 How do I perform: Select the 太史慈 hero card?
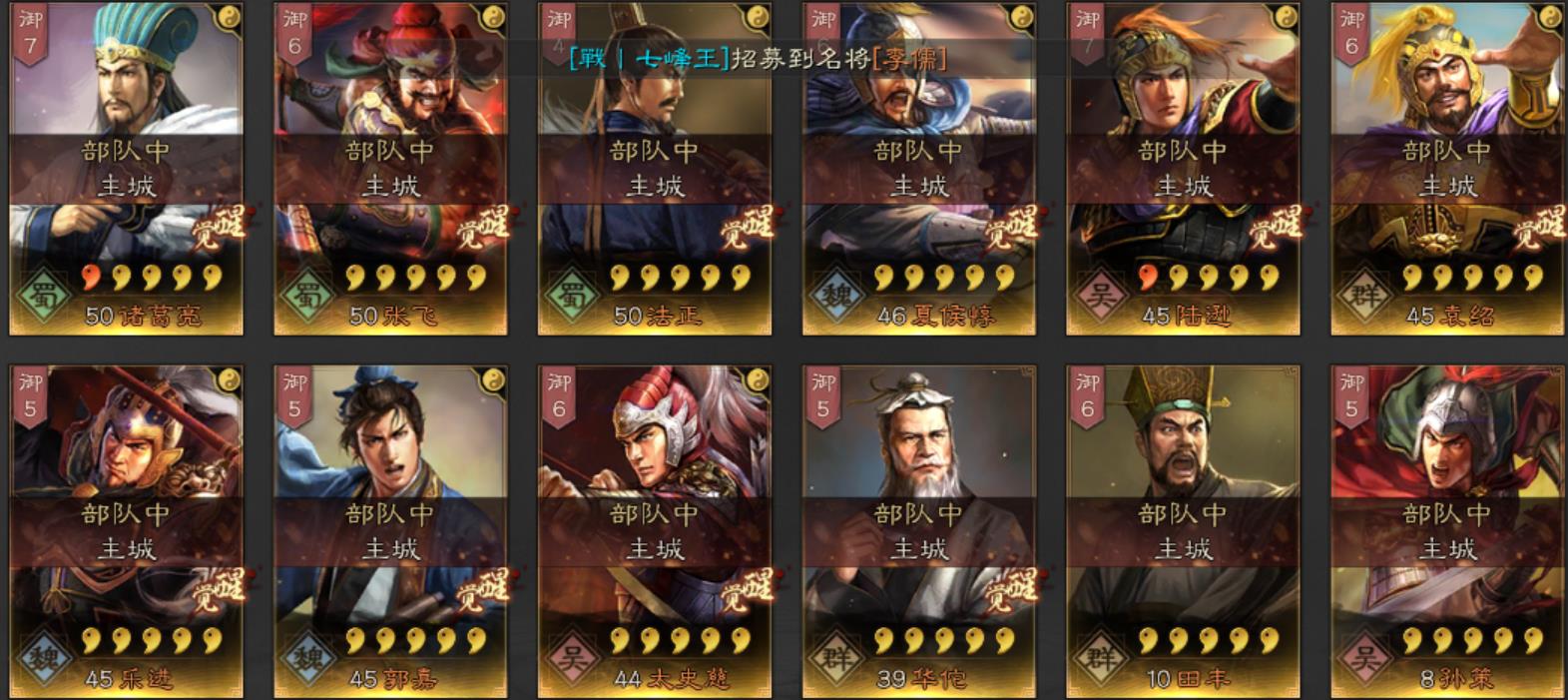[655, 530]
